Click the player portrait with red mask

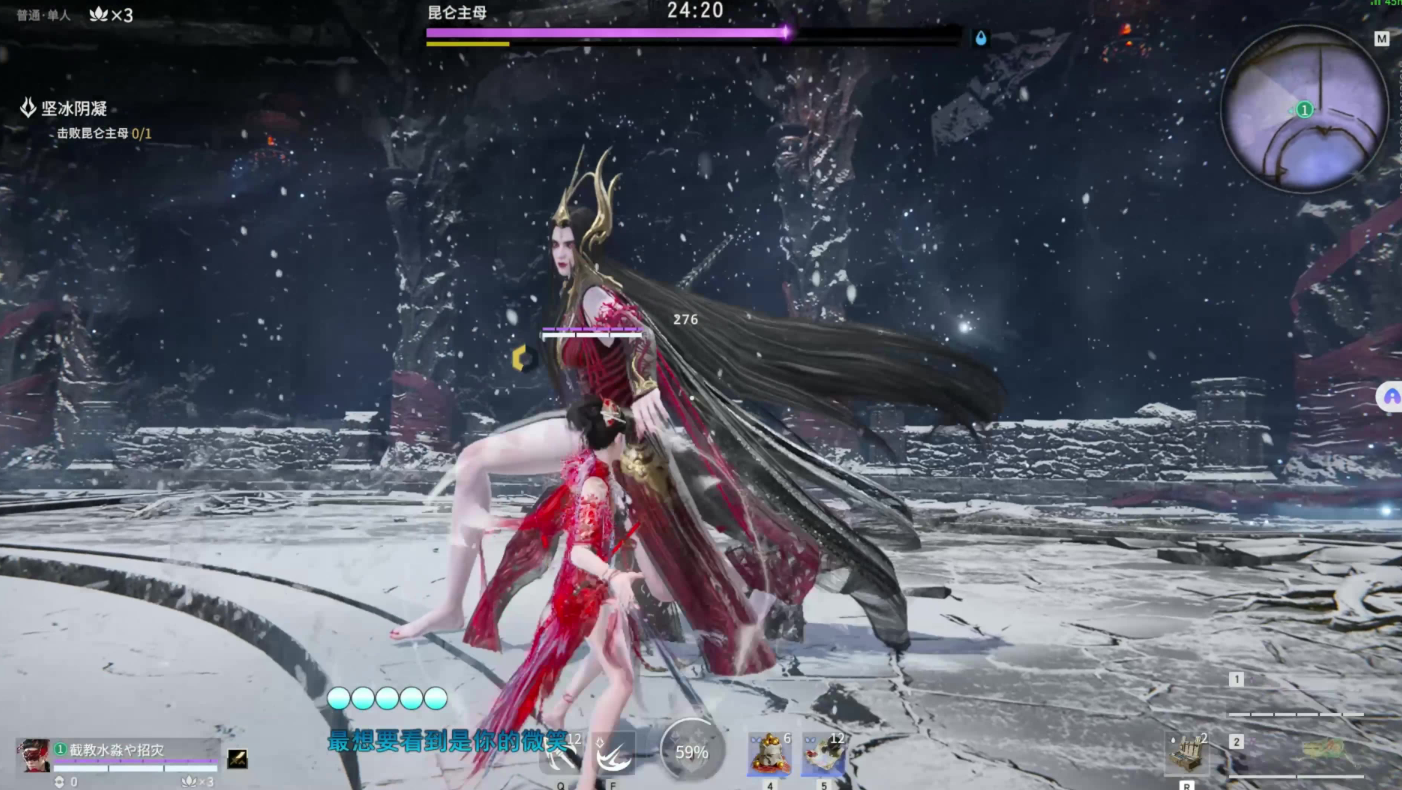click(x=34, y=756)
